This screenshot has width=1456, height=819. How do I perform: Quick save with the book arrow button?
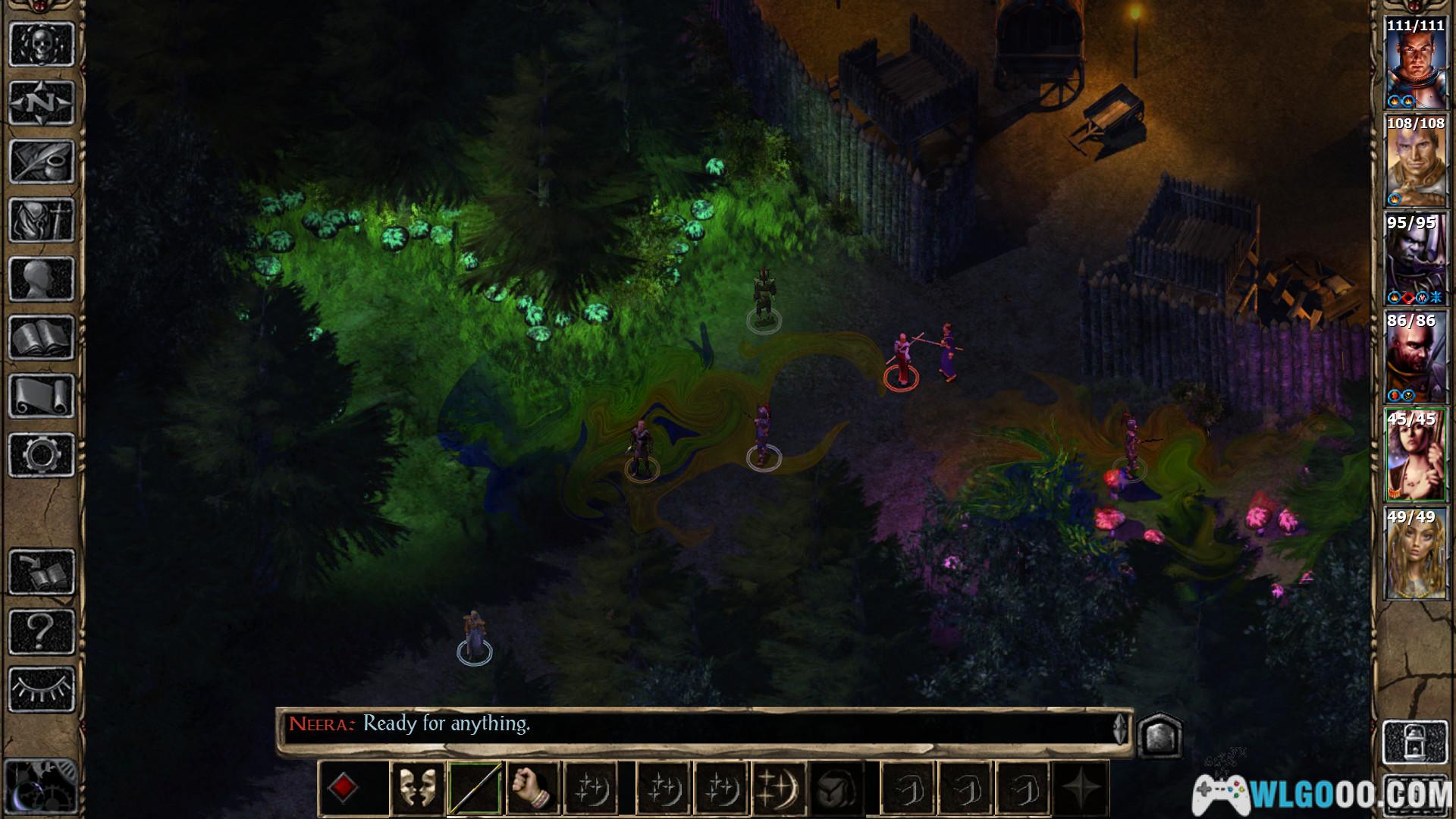[42, 573]
